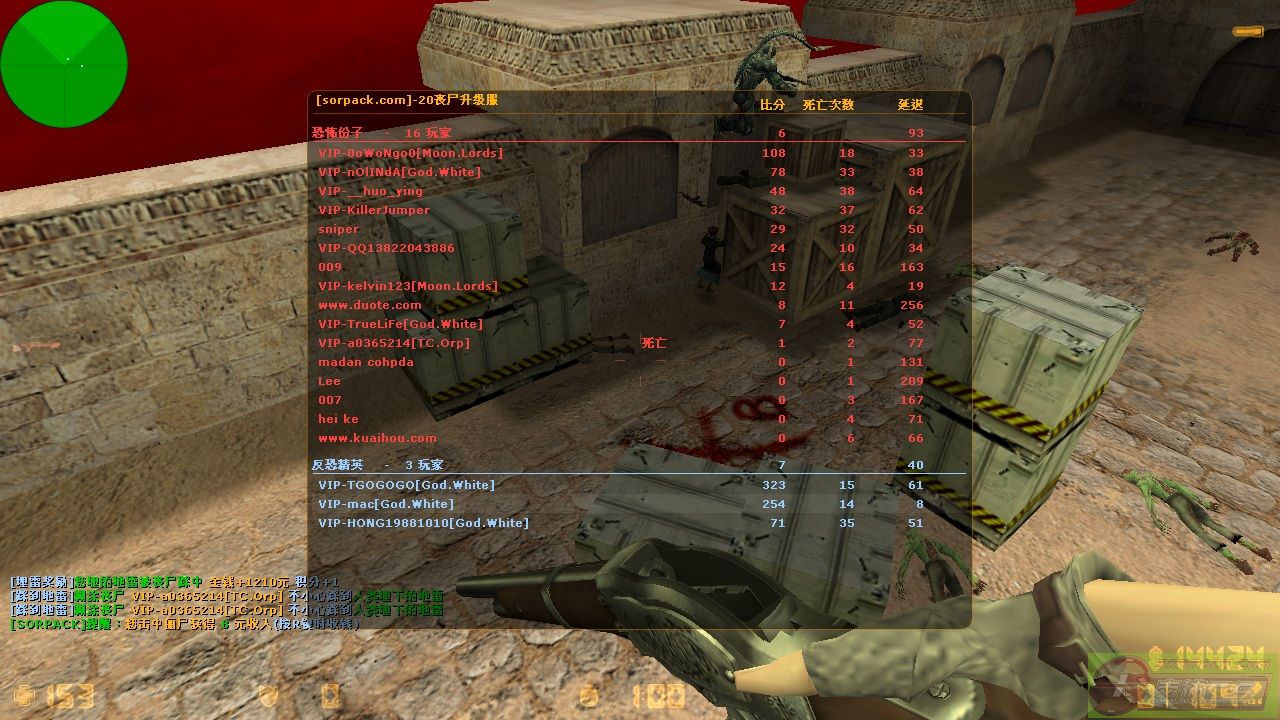Click the 007 player row
Image resolution: width=1280 pixels, height=720 pixels.
(x=330, y=400)
